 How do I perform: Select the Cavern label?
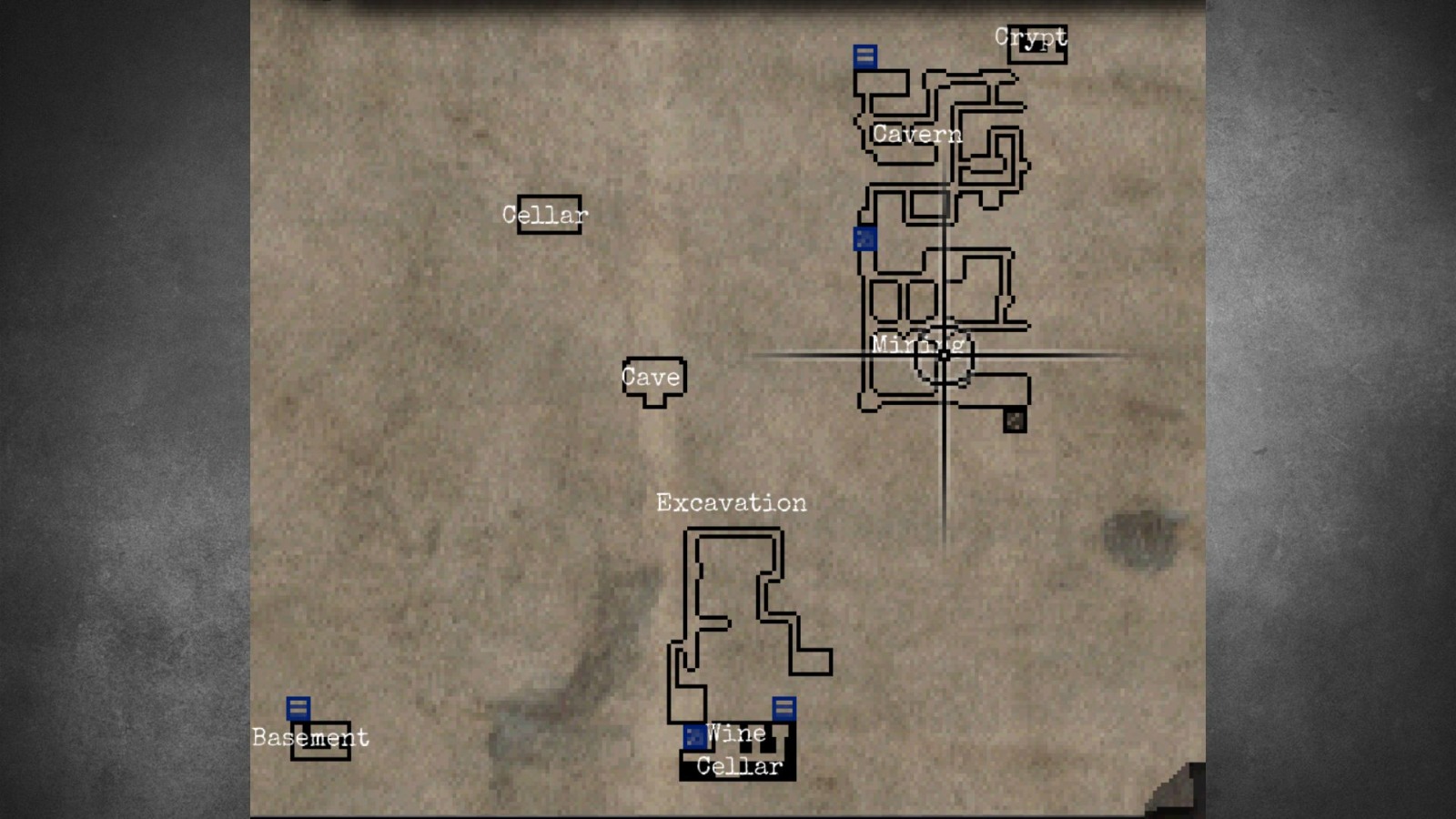919,135
